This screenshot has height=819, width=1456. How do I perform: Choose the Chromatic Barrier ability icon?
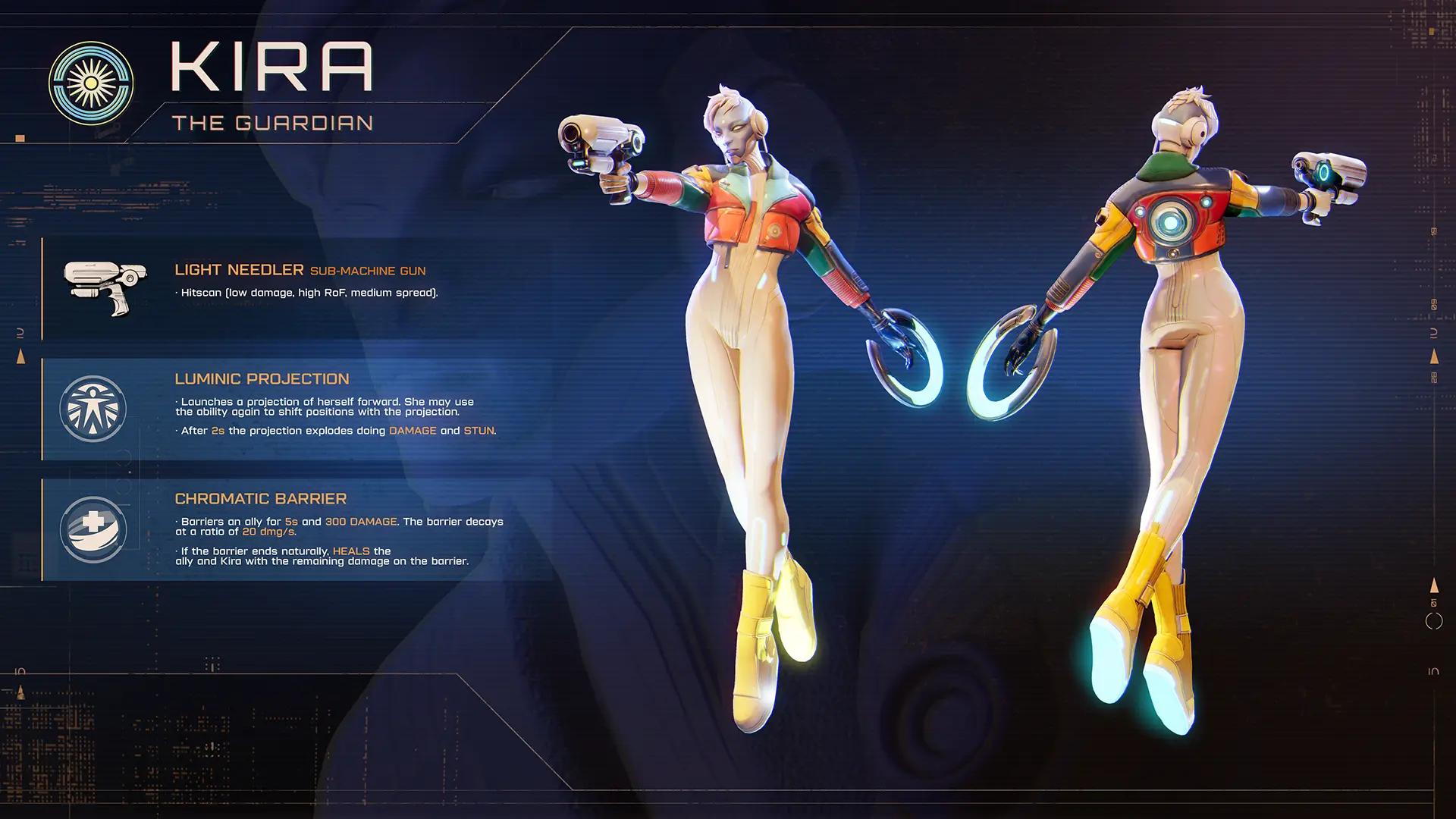pos(93,529)
